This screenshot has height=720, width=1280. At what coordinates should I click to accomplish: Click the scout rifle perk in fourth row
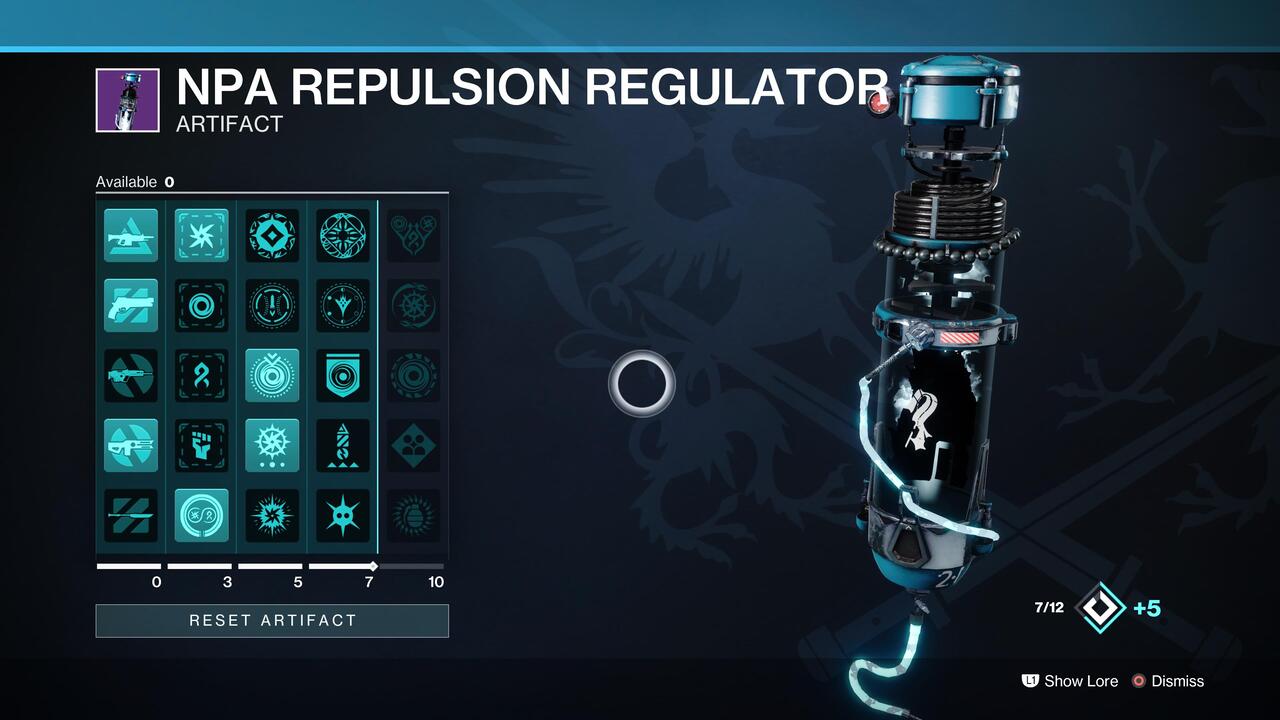[x=130, y=446]
